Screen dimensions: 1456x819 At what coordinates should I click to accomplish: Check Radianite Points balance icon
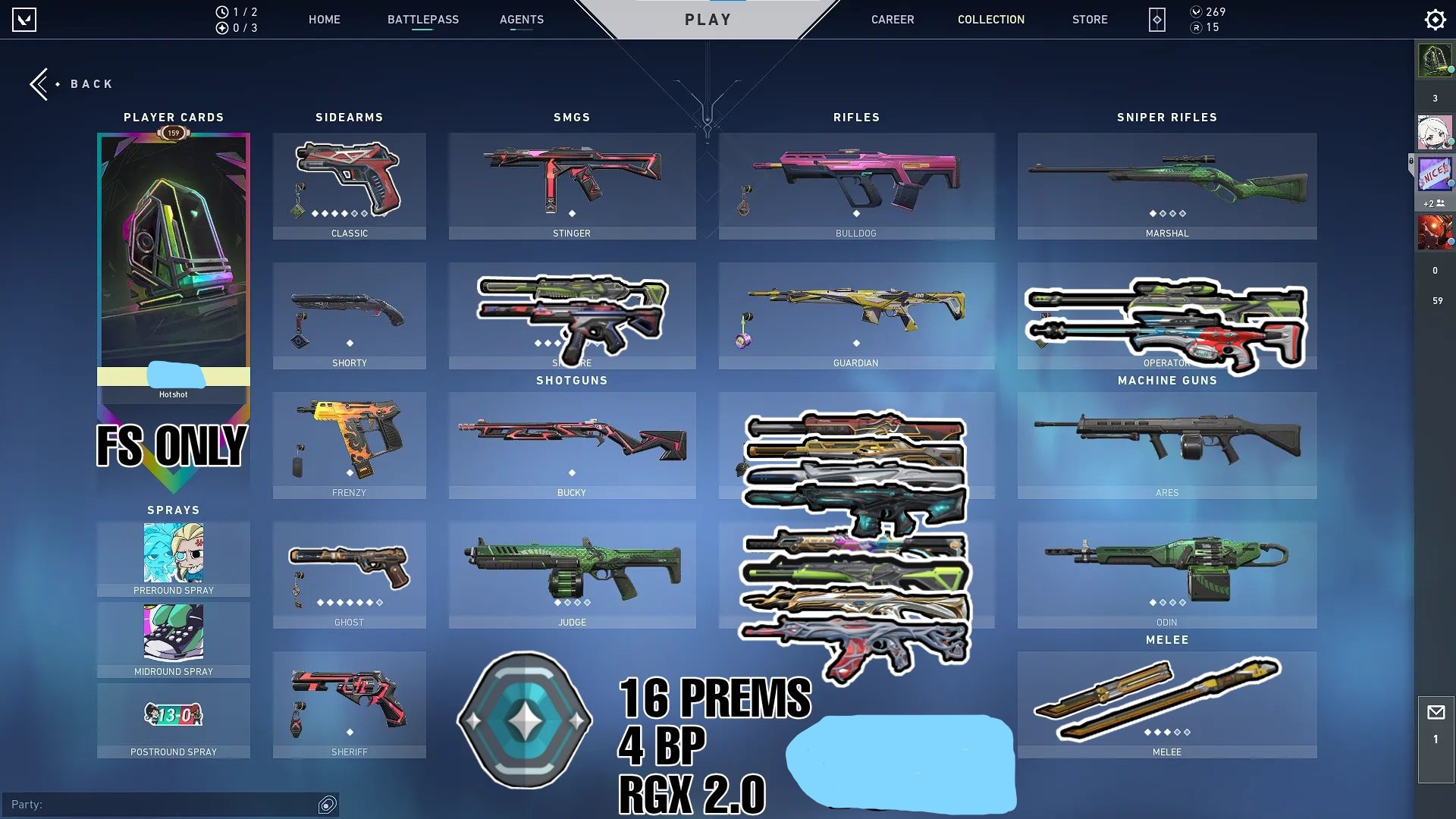tap(1197, 28)
